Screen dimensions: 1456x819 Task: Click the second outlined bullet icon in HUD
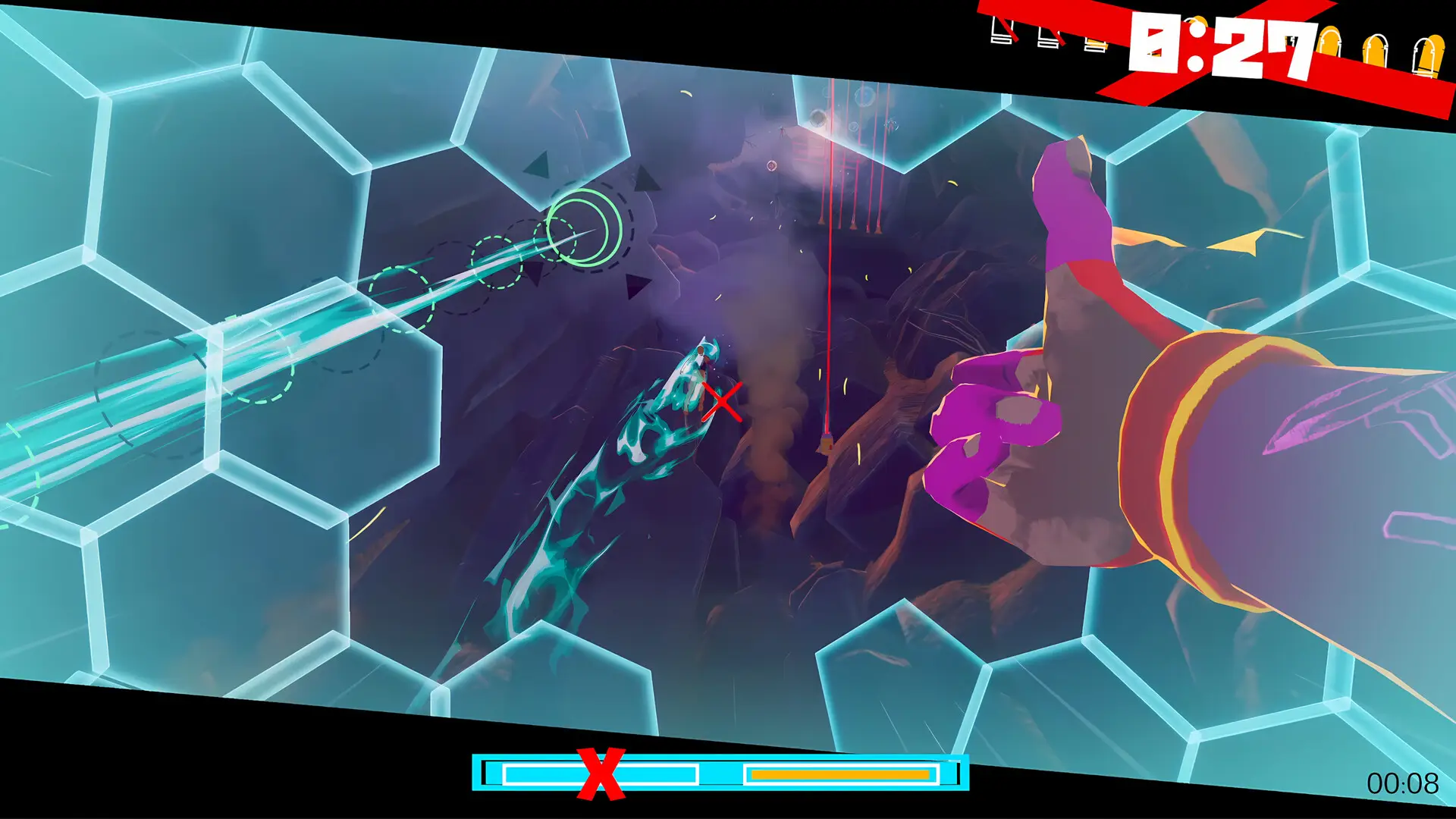1046,38
